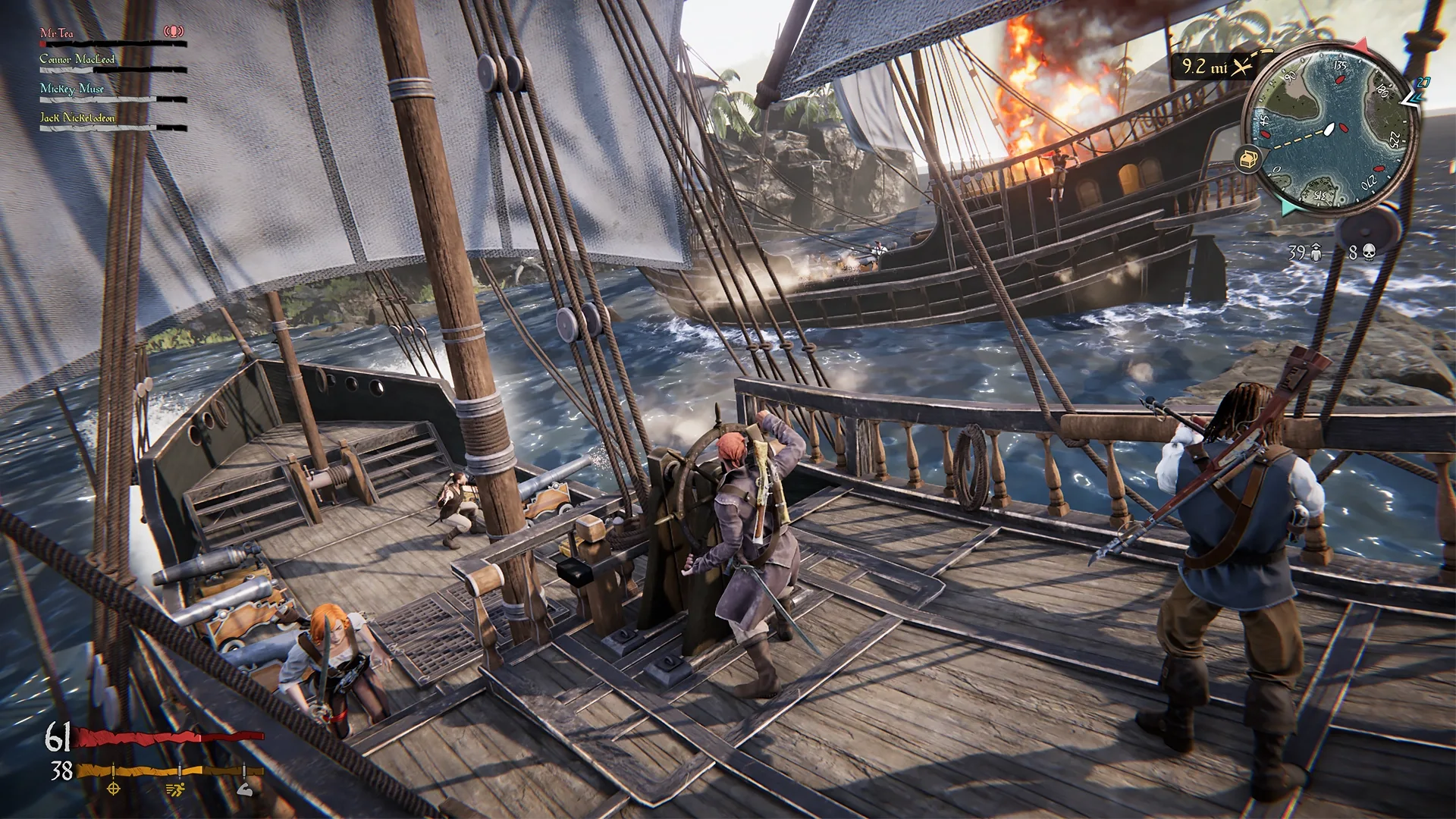Choose Connor MacLeod from the crew list
1456x819 pixels.
77,59
